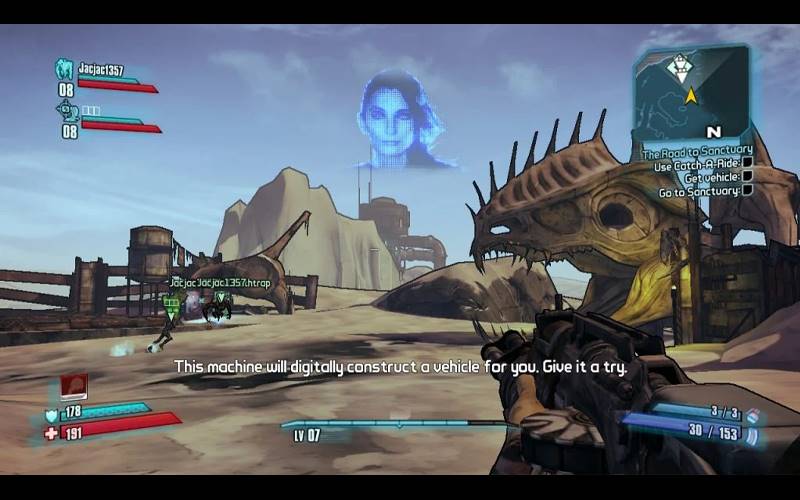This screenshot has height=500, width=800.
Task: Select the grenade icon beside 3/3
Action: pos(751,415)
